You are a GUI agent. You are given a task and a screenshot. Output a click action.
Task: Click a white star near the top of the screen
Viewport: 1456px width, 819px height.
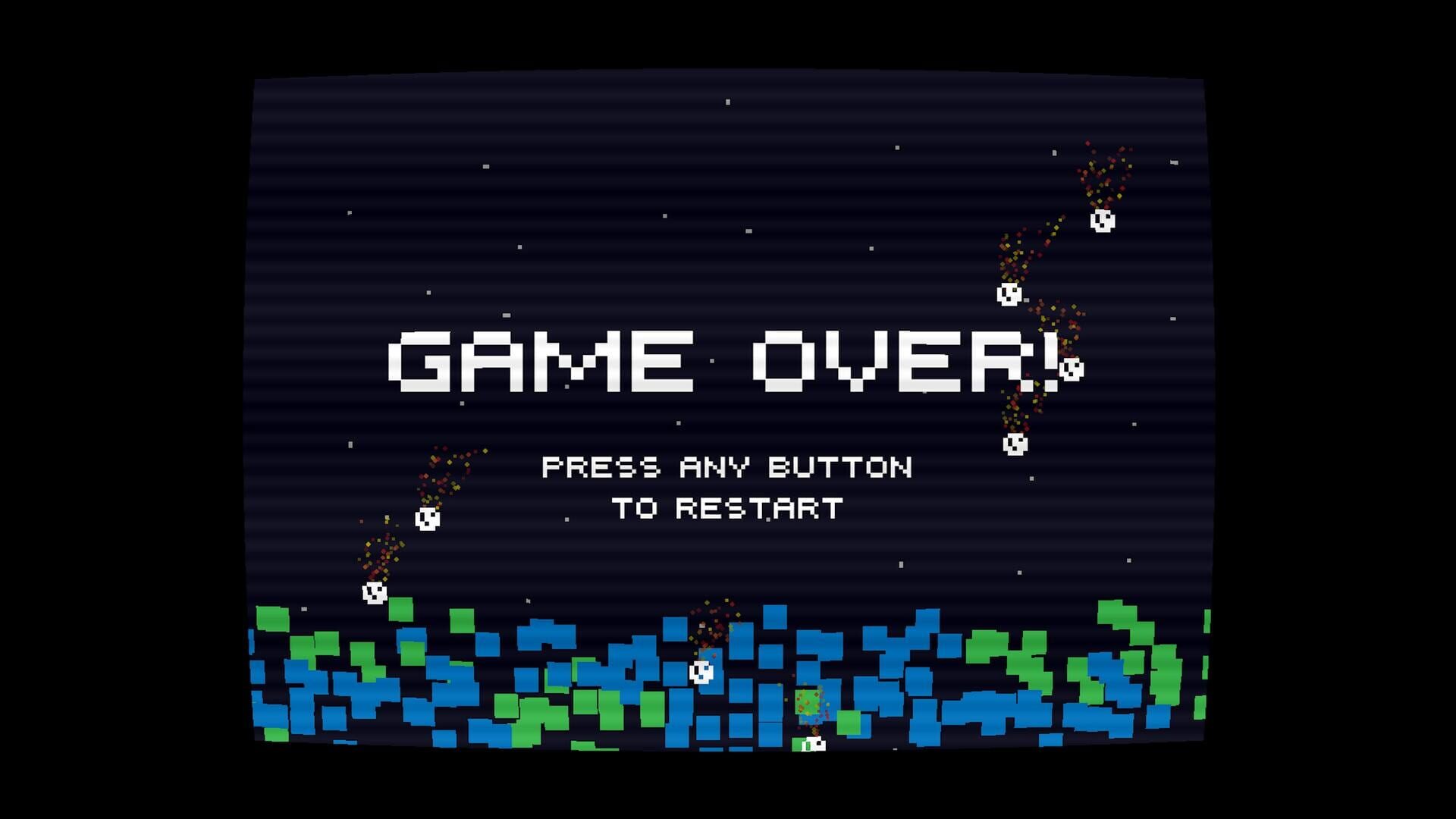[x=730, y=102]
